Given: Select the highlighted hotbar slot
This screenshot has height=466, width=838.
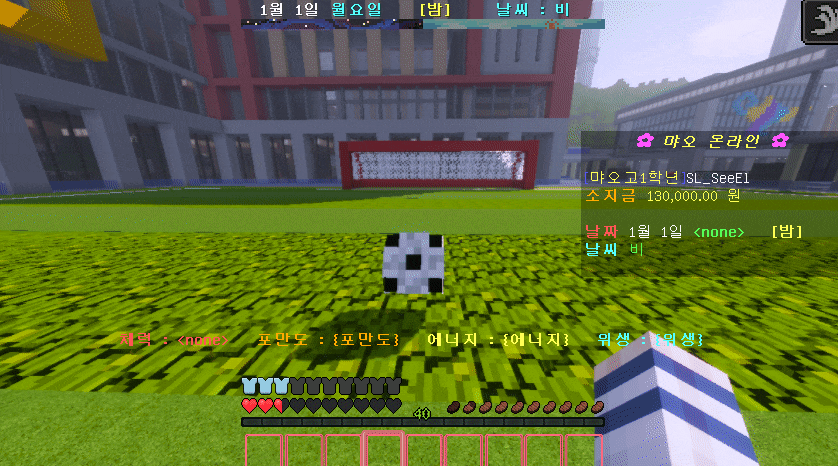Looking at the screenshot, I should tap(382, 449).
